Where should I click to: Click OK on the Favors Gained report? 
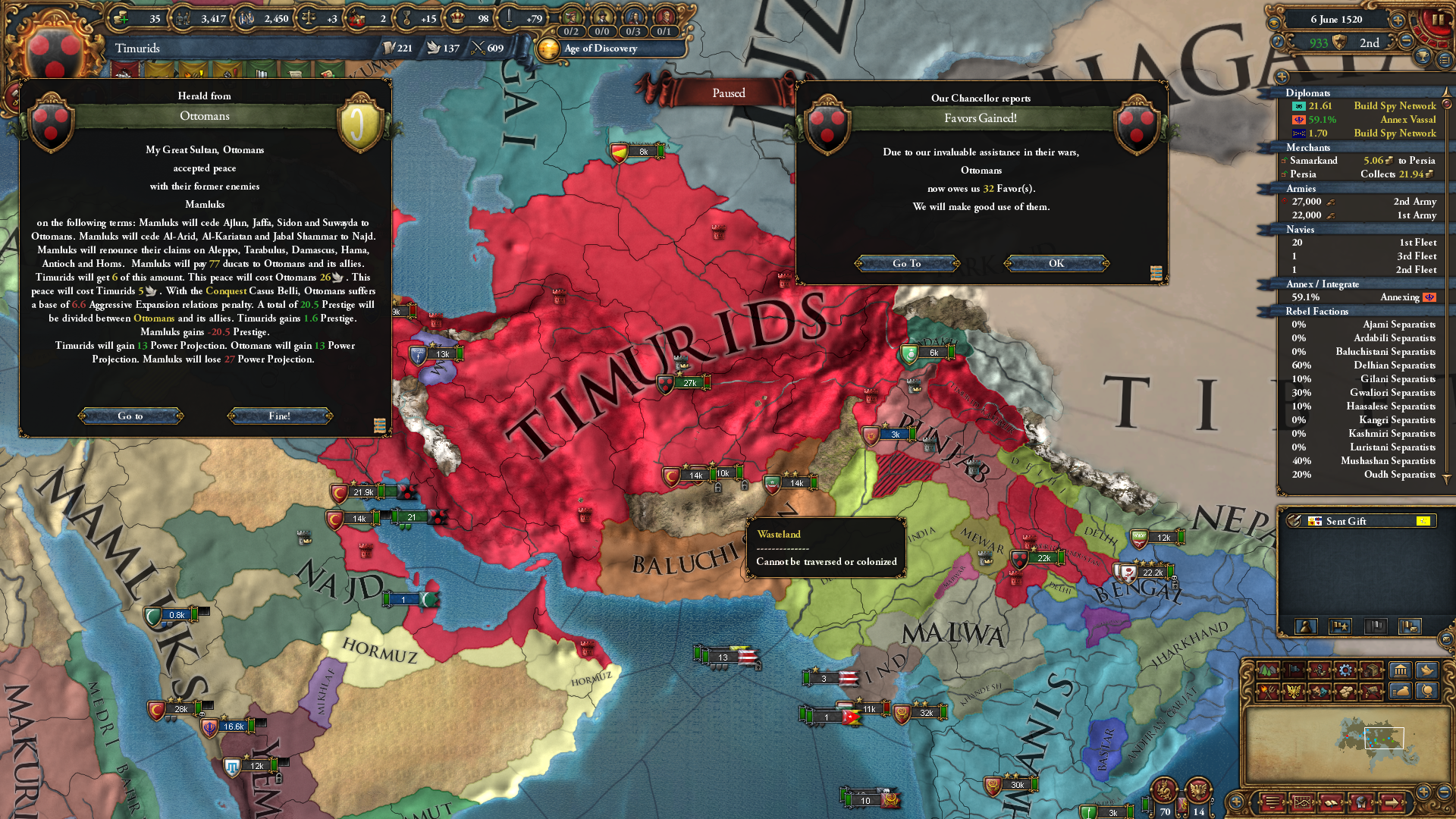[x=1056, y=263]
